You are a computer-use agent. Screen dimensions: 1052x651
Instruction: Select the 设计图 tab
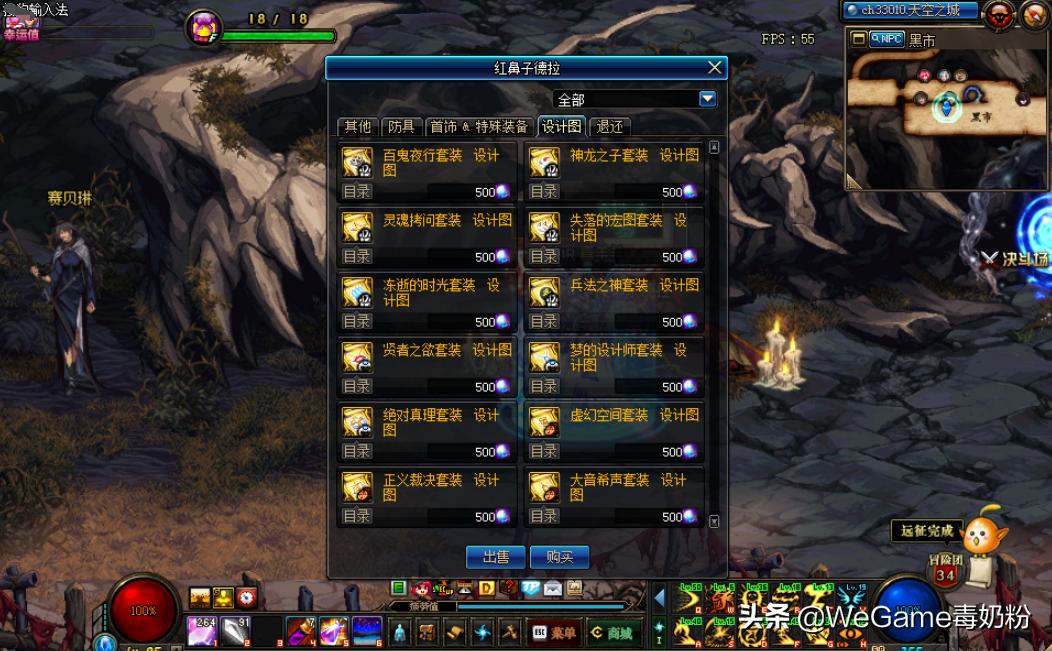(x=561, y=127)
